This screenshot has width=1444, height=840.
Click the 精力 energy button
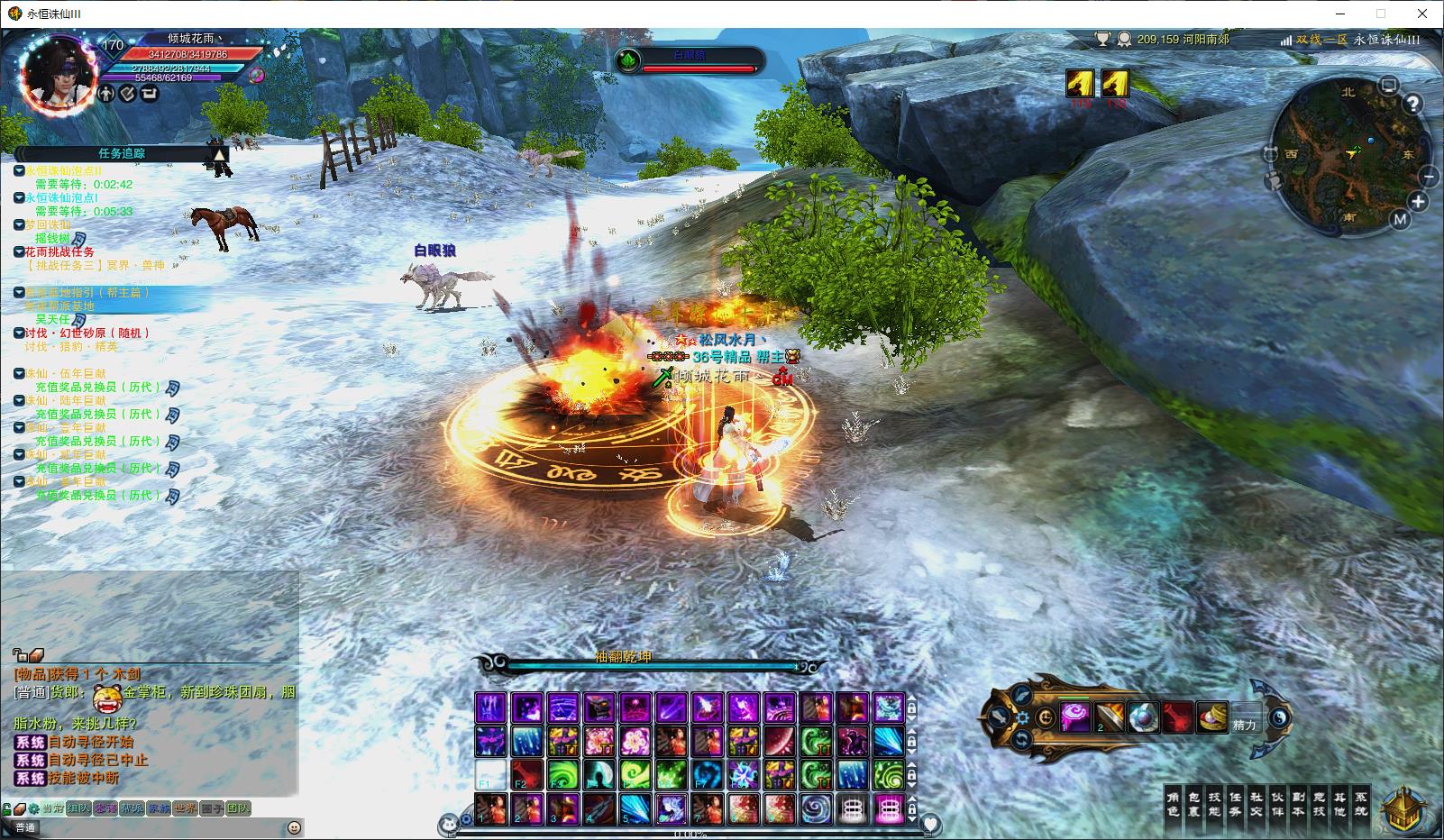point(1245,724)
